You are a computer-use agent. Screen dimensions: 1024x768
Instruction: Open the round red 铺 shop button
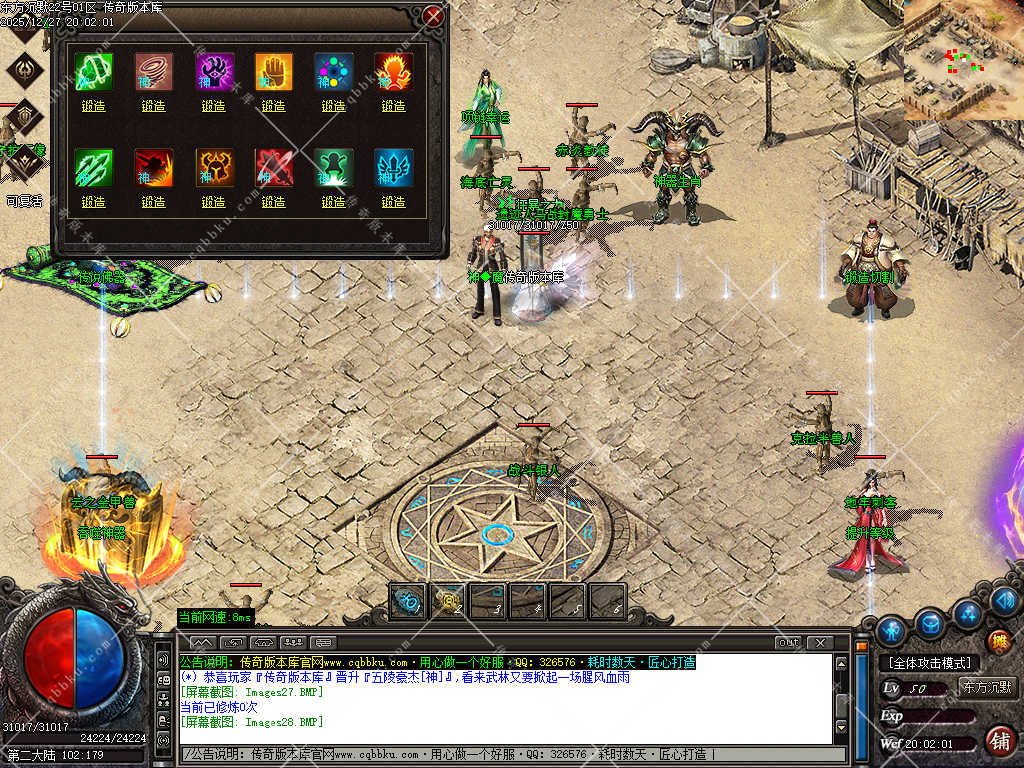(998, 741)
